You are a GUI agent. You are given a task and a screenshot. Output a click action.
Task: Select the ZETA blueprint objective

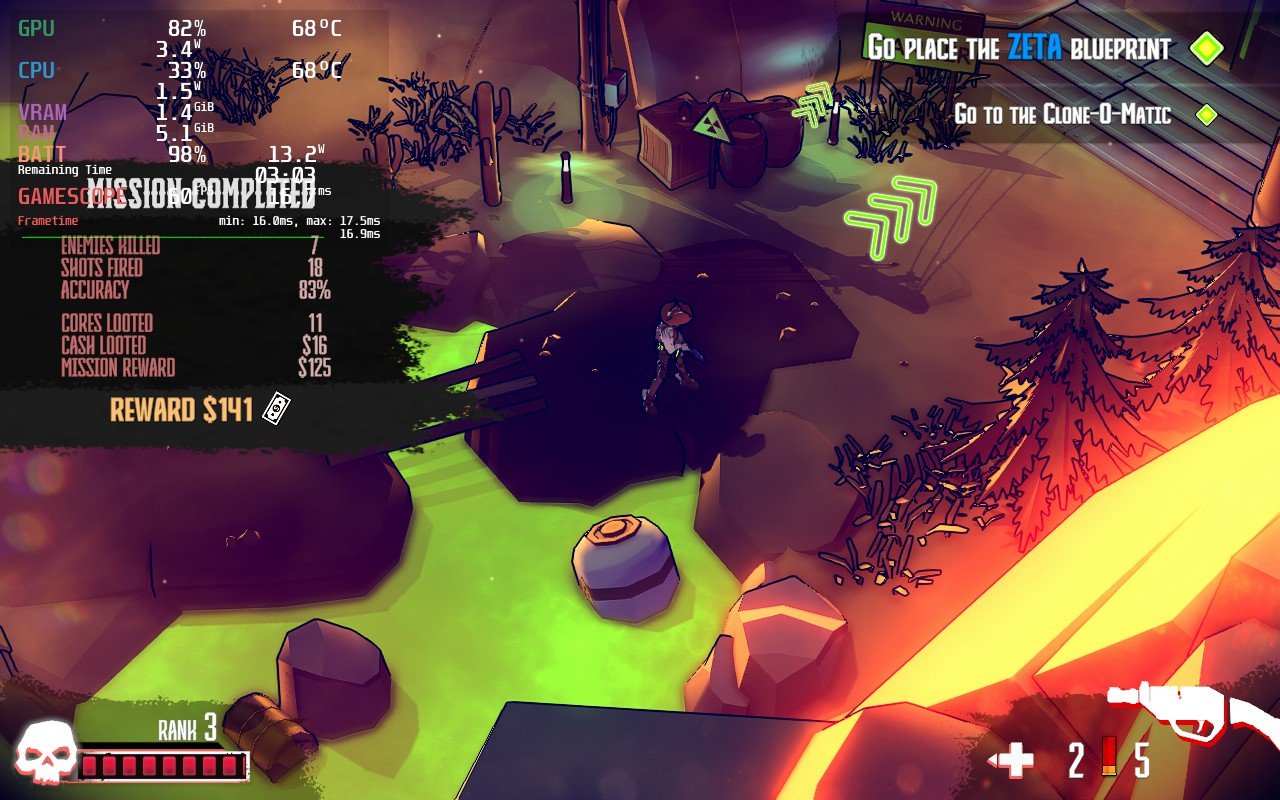point(1018,47)
